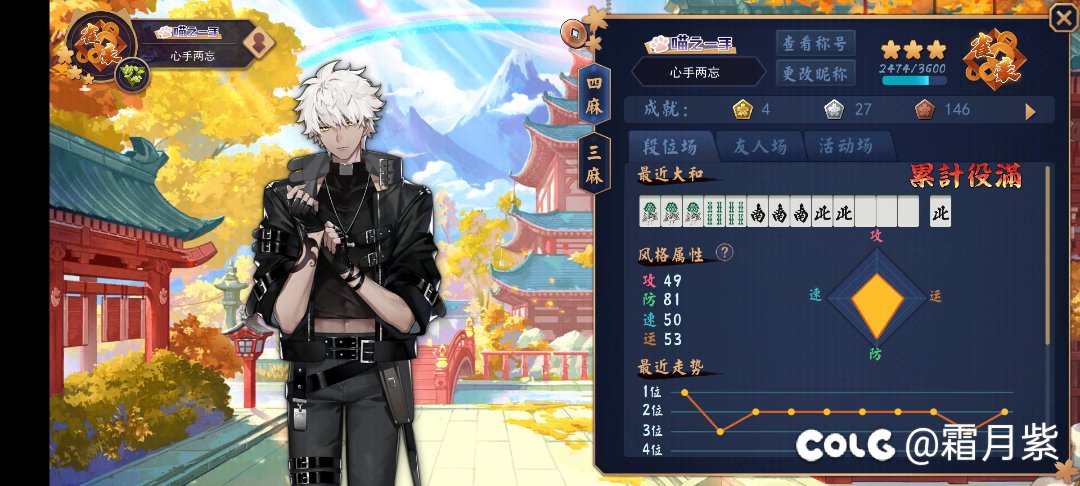1080x486 pixels.
Task: Open the 查看称号 title viewer
Action: [x=814, y=43]
